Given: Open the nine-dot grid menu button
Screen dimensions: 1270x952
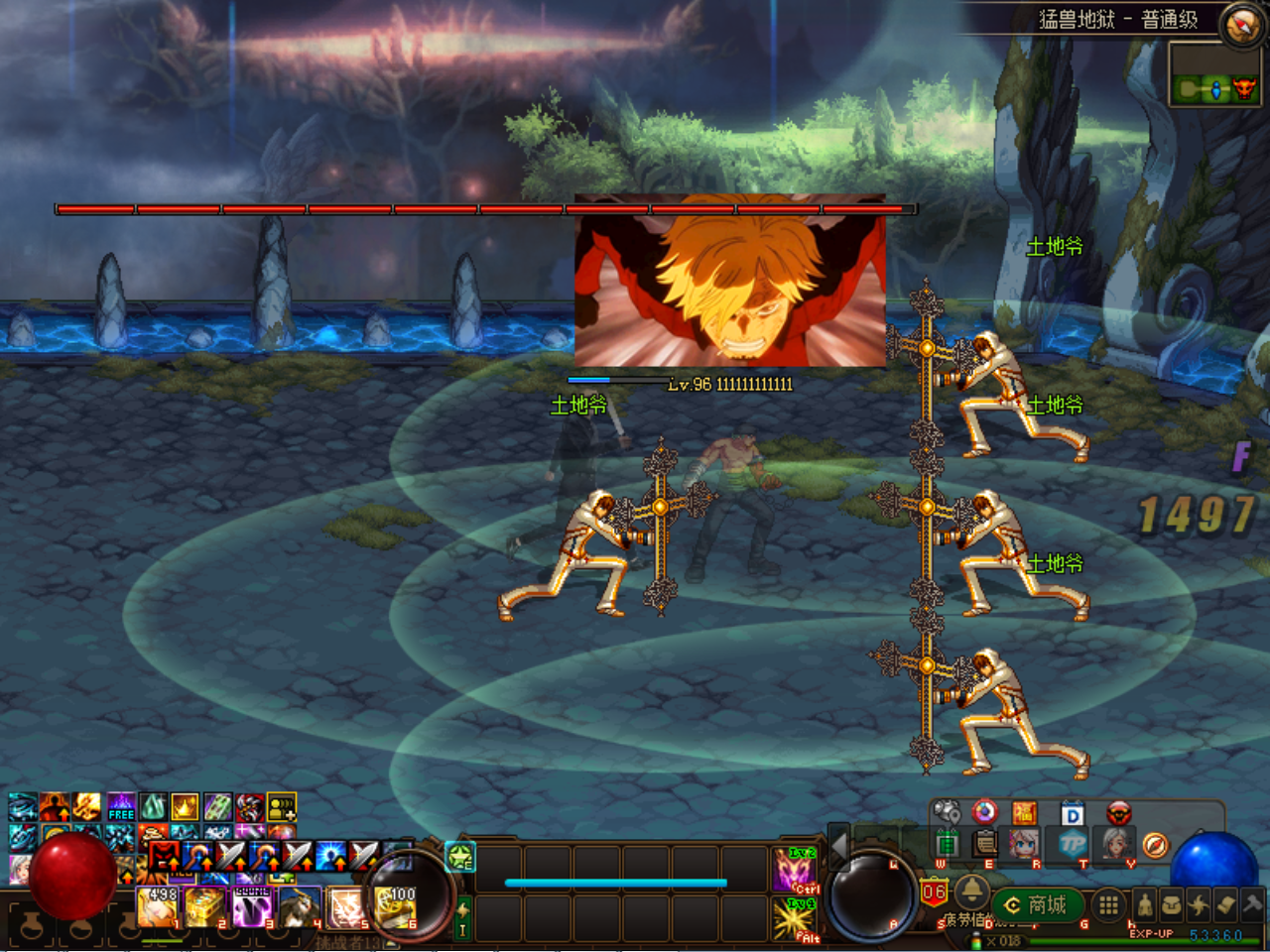Looking at the screenshot, I should [x=1108, y=904].
